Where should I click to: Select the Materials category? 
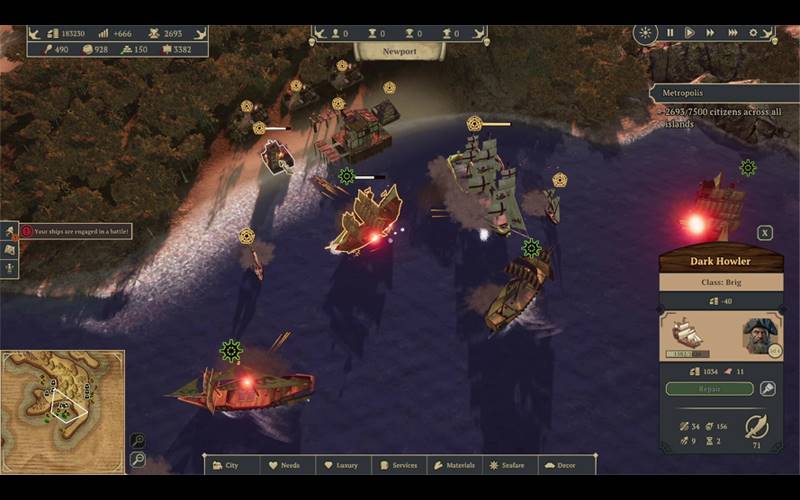click(x=455, y=465)
